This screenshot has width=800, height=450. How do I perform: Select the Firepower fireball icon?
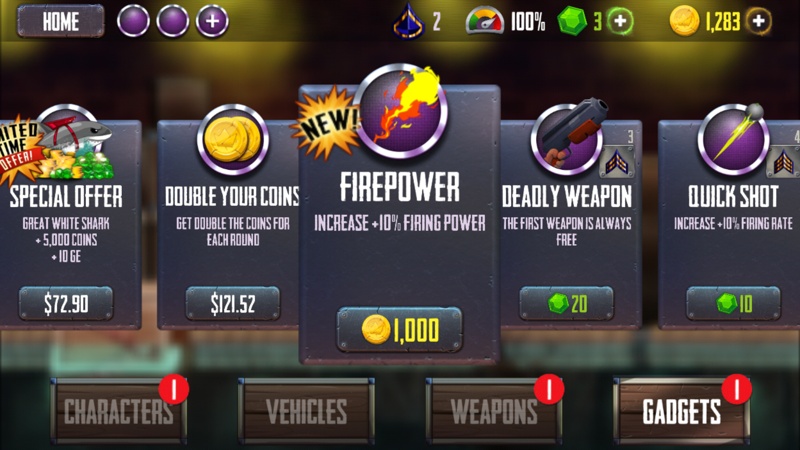(400, 110)
